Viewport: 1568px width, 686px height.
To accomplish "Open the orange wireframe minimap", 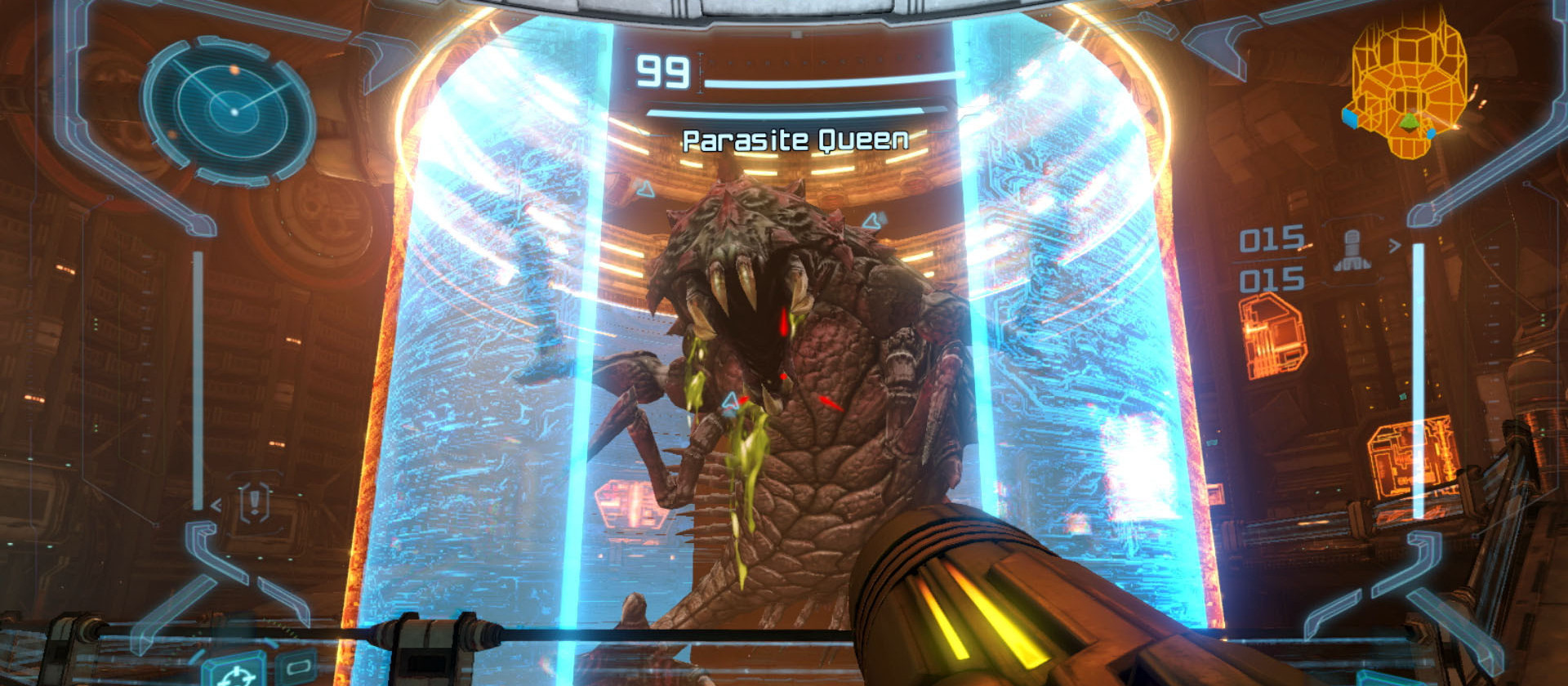I will tap(1407, 86).
